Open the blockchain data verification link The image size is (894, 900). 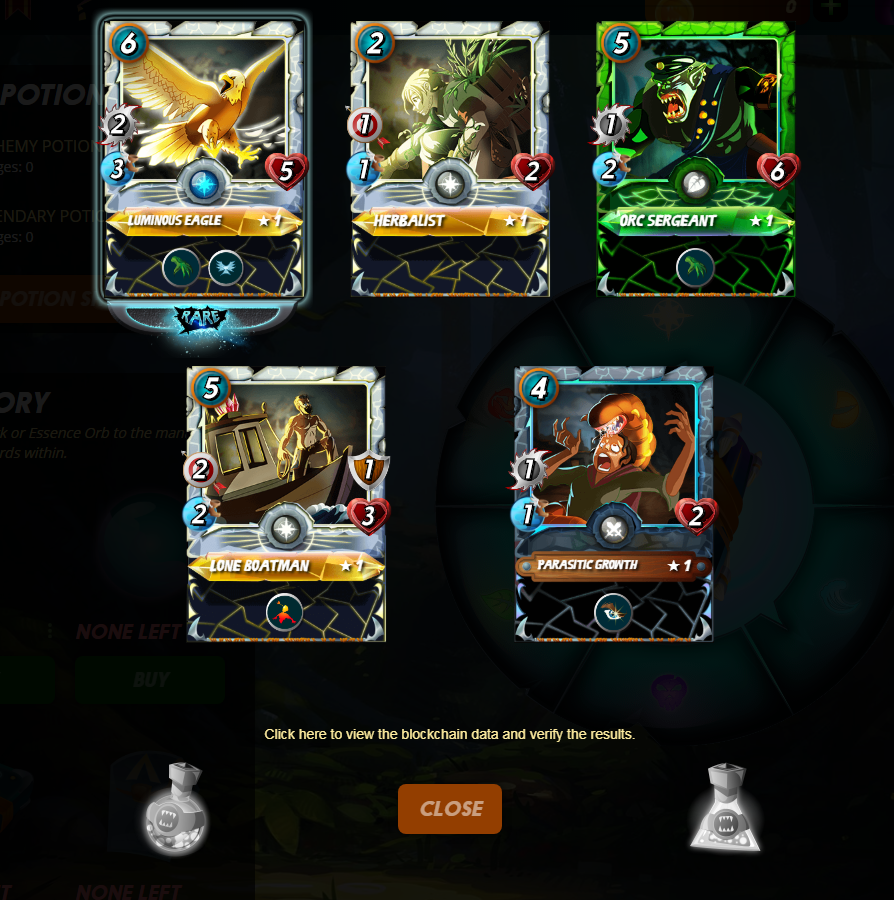(x=449, y=734)
